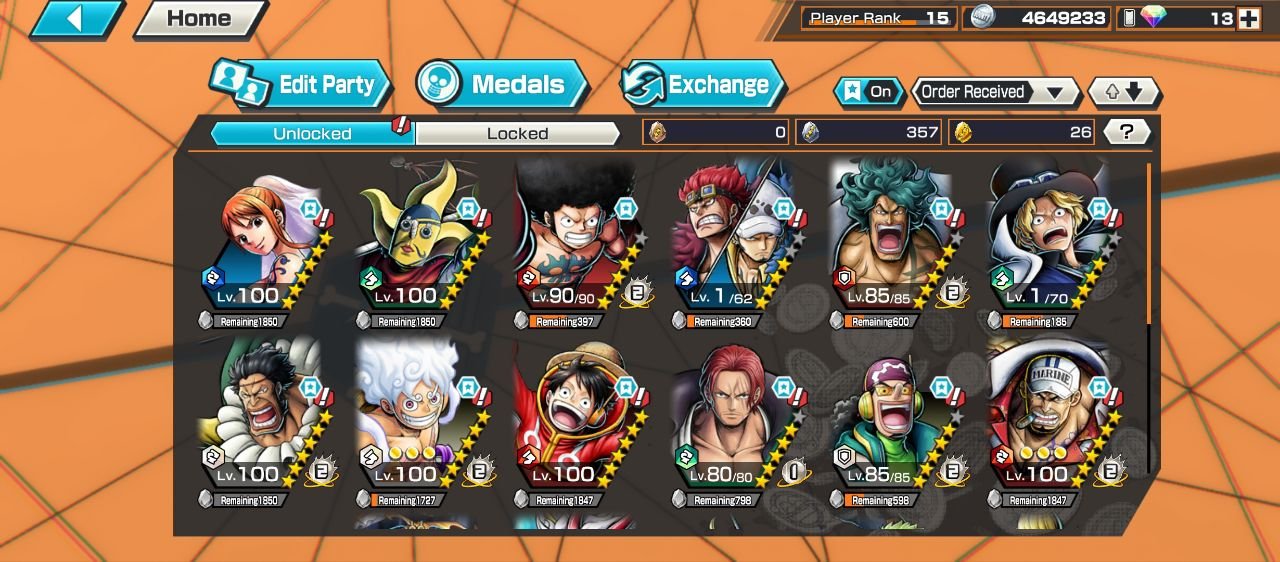Screen dimensions: 1280x562
Task: Add rainbow diamonds with the plus button
Action: coord(1248,18)
